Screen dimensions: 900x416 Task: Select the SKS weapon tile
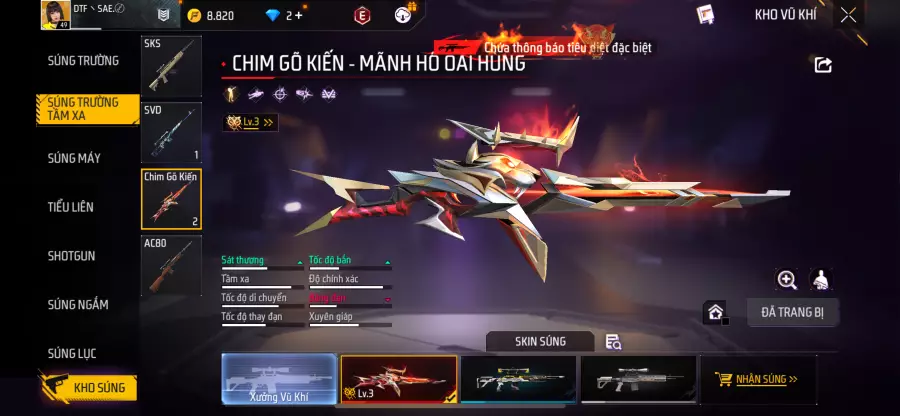(x=171, y=66)
